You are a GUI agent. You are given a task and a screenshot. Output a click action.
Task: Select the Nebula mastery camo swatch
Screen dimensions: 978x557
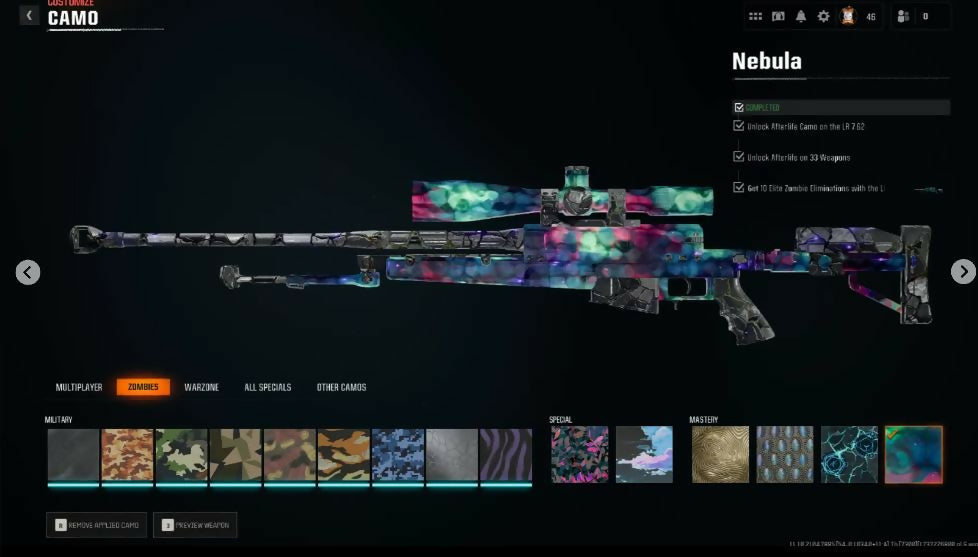point(913,455)
